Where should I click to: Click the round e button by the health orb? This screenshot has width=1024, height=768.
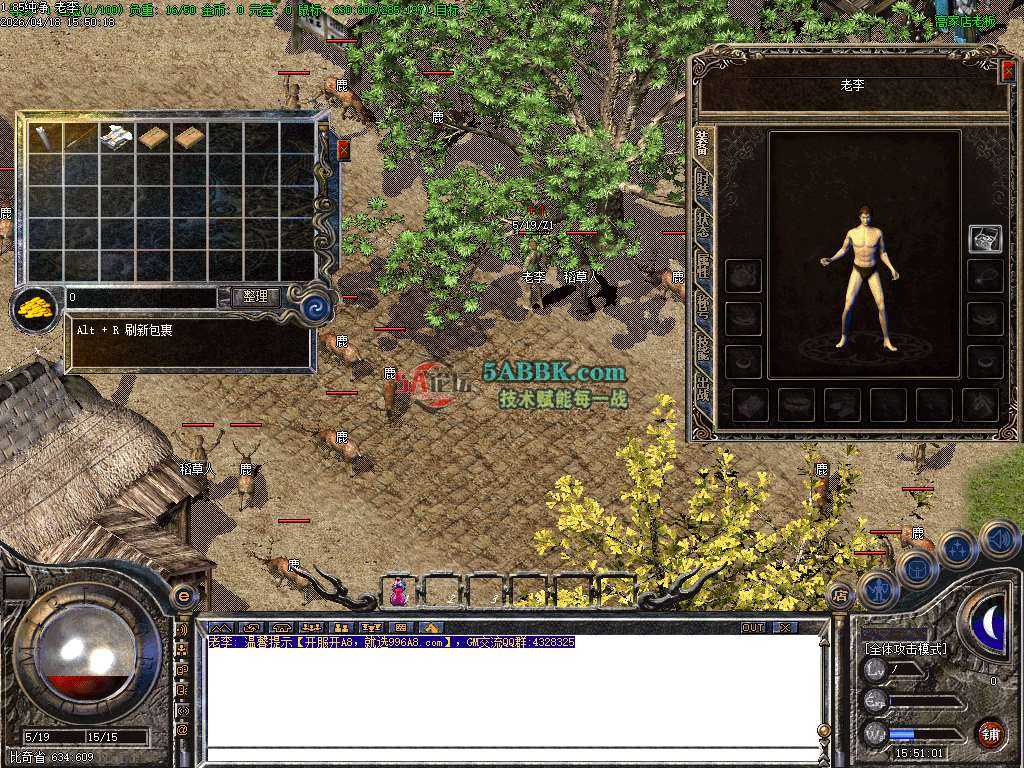click(x=184, y=596)
